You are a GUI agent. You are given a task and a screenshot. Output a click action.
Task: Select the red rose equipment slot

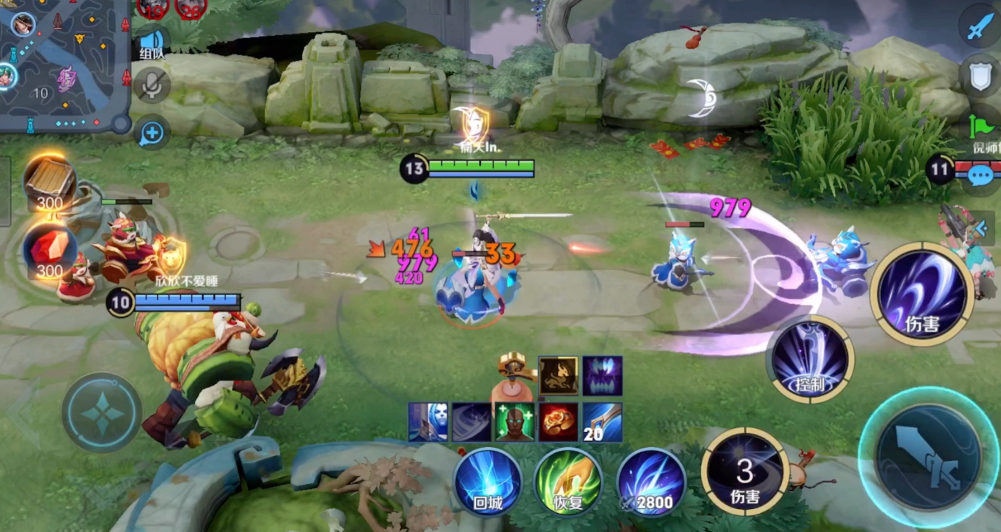coord(559,422)
